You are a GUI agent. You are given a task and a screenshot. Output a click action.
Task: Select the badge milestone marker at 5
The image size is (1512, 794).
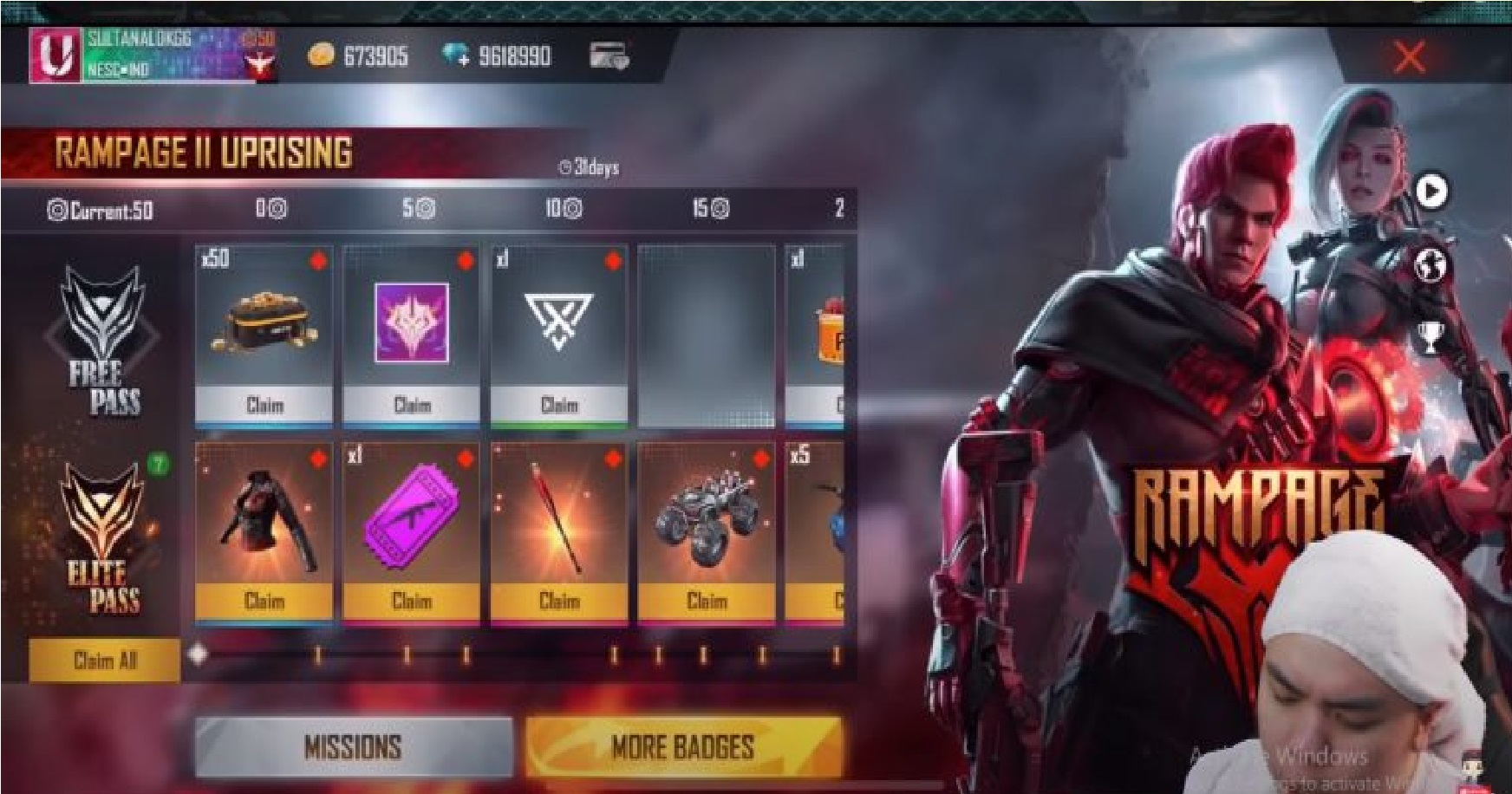point(418,208)
